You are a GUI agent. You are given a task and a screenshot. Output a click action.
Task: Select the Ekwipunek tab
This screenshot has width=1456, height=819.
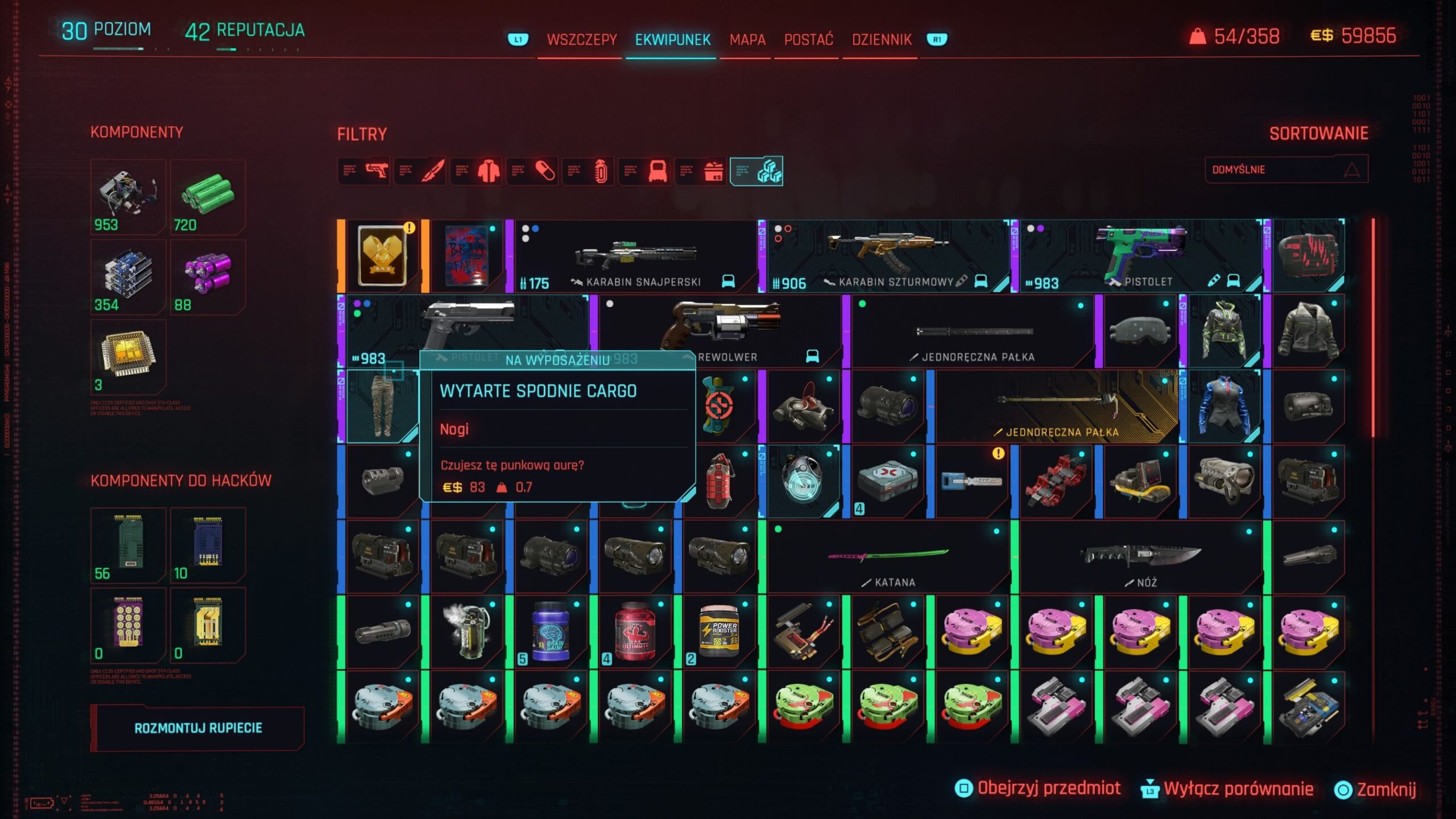(672, 40)
